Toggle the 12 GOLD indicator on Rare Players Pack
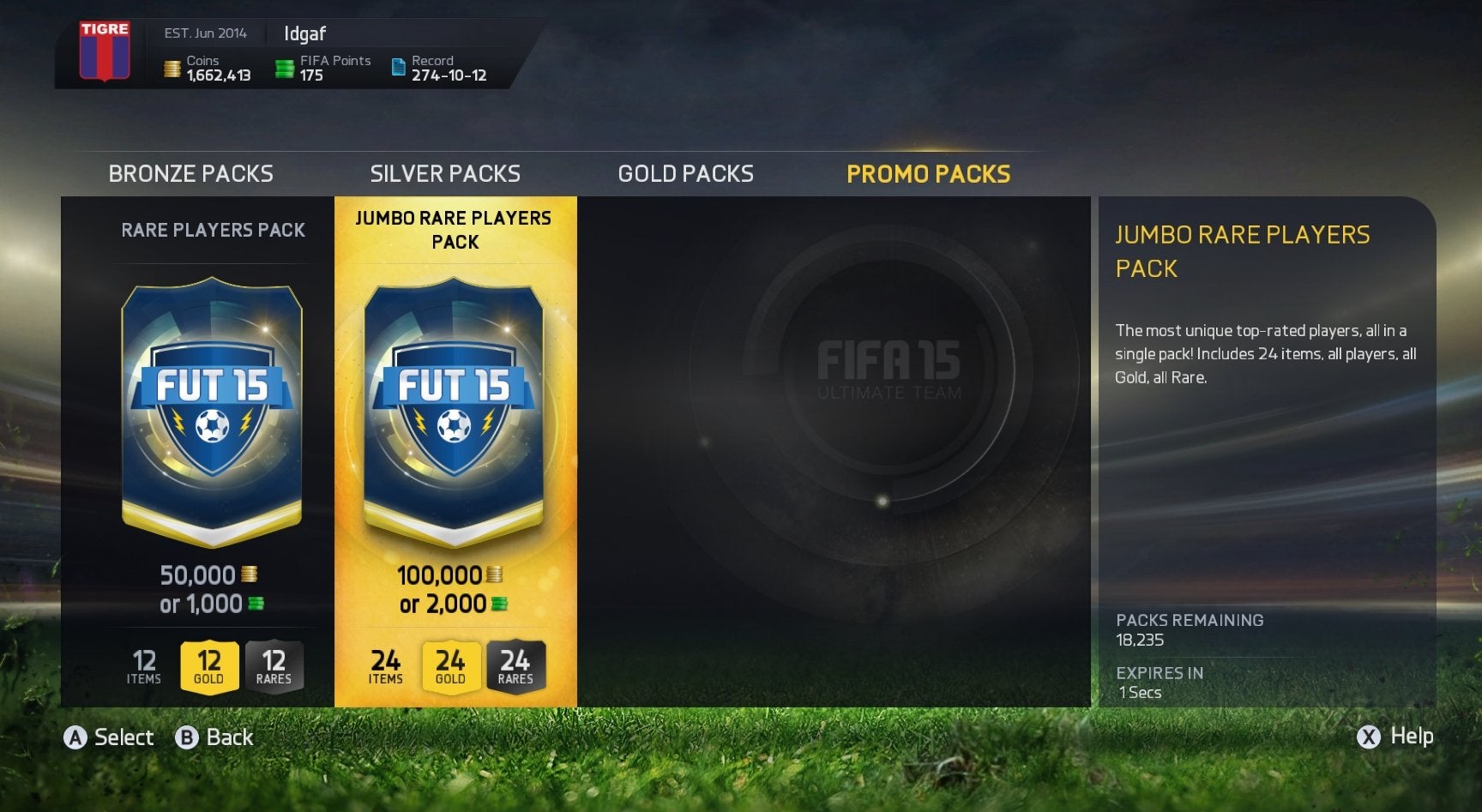The height and width of the screenshot is (812, 1482). coord(211,666)
